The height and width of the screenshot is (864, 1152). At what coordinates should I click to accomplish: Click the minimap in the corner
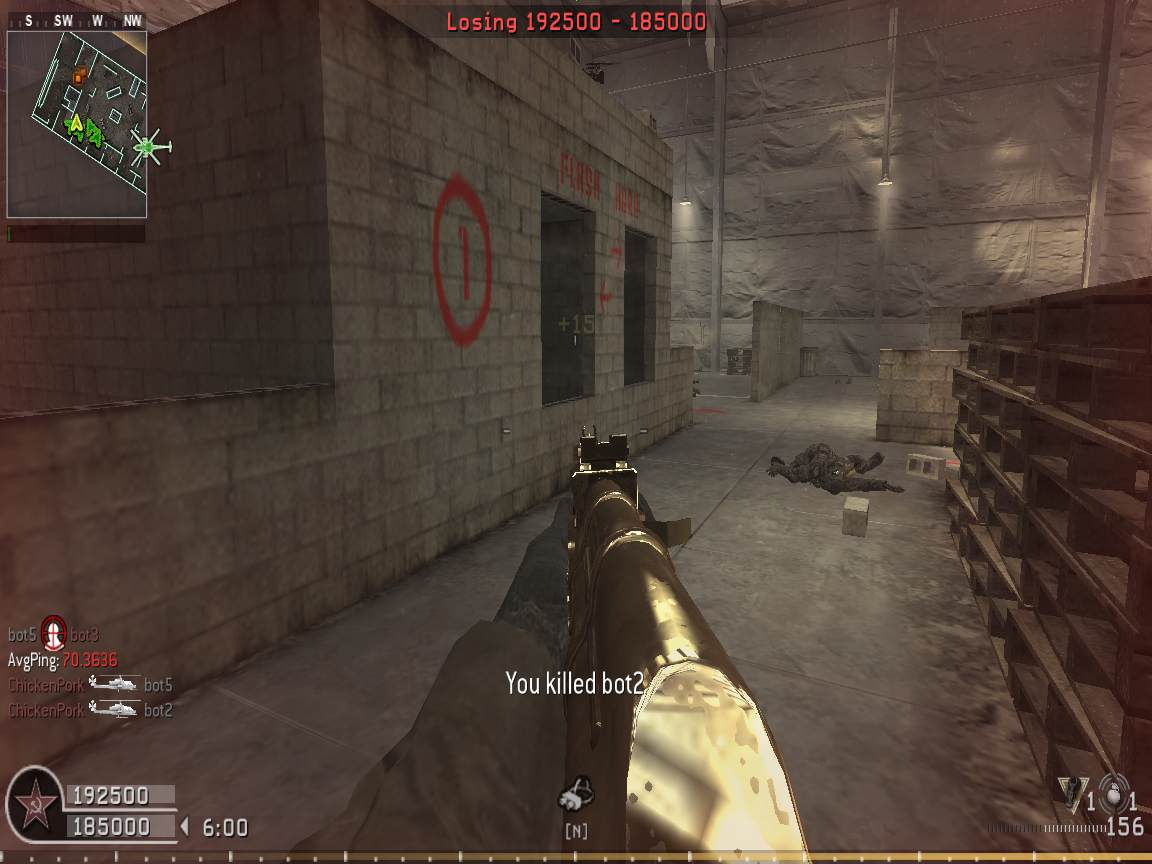pos(77,124)
